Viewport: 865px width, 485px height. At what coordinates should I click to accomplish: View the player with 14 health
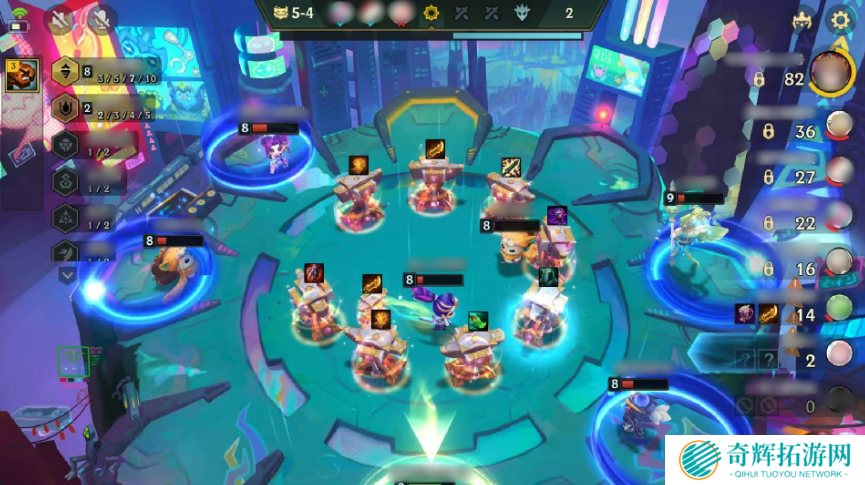(838, 312)
